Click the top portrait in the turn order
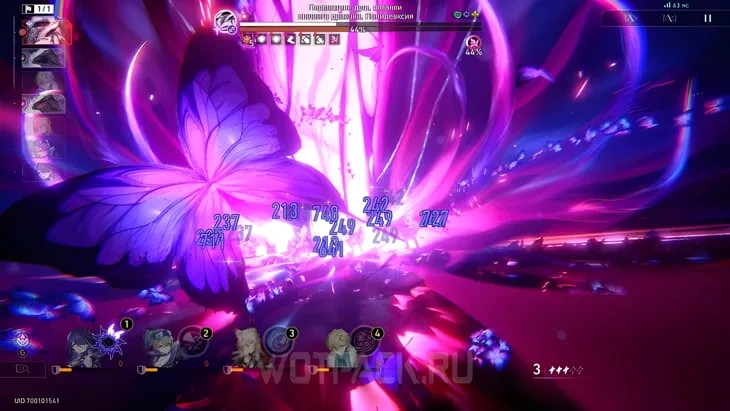This screenshot has width=730, height=411. 45,32
